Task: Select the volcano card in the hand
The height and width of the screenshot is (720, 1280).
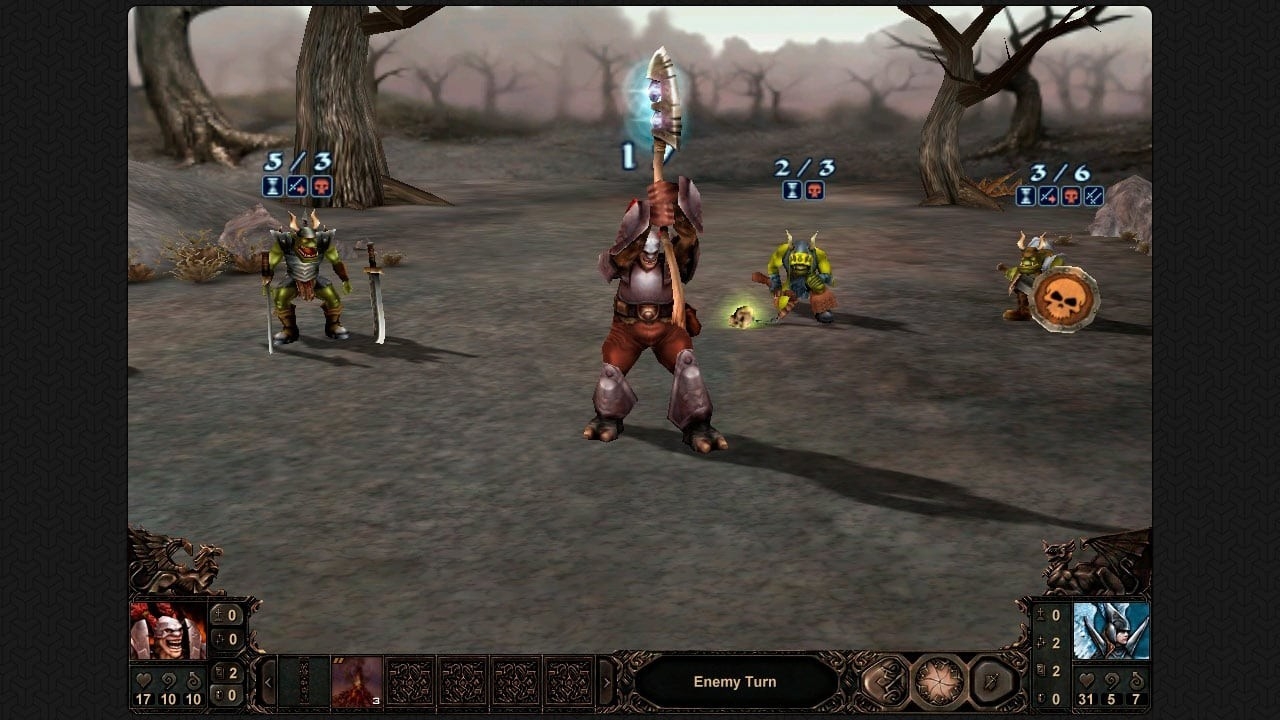Action: 357,682
